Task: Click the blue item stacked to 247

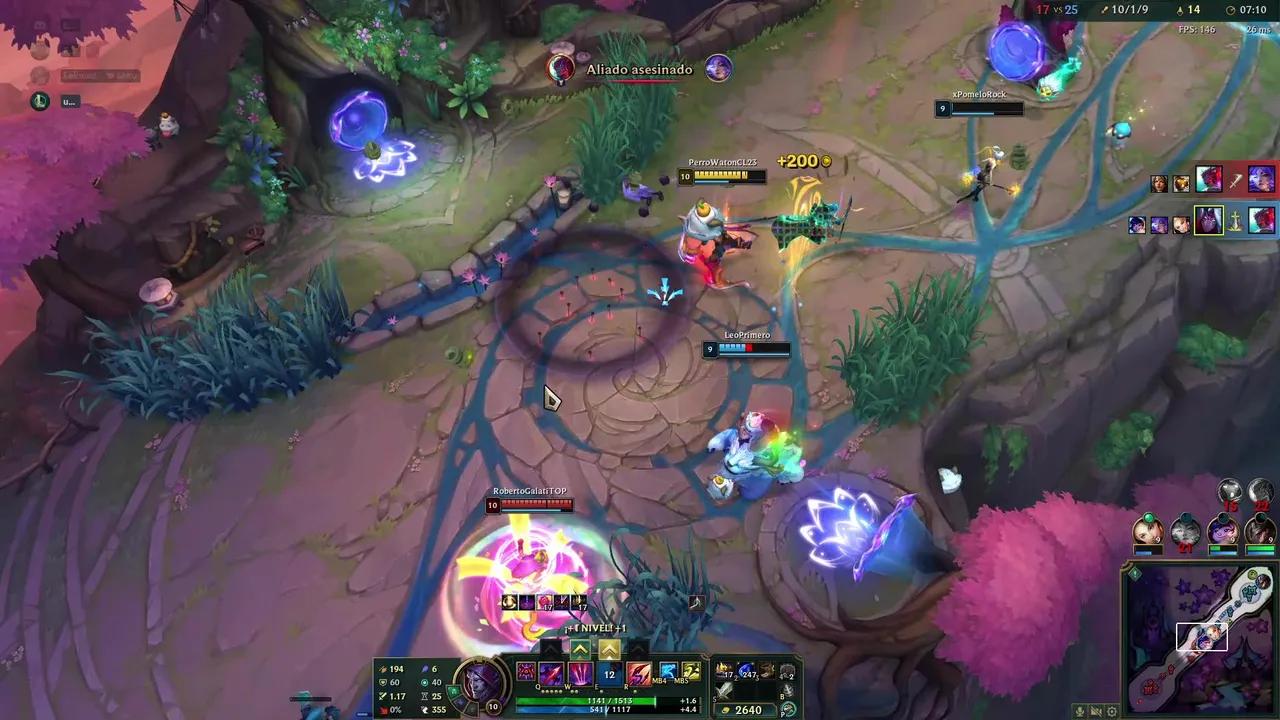Action: (746, 670)
